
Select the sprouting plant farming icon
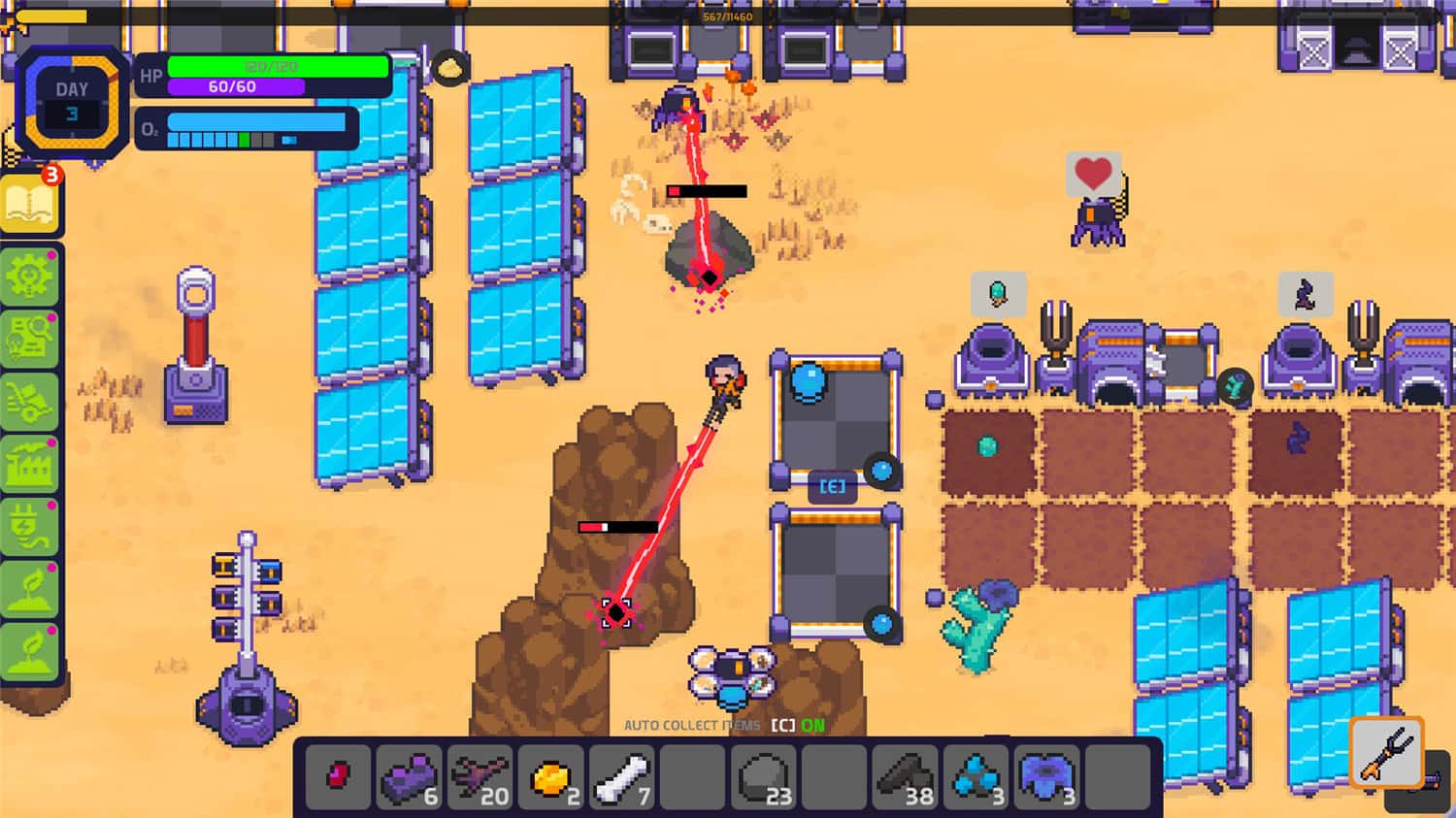29,590
